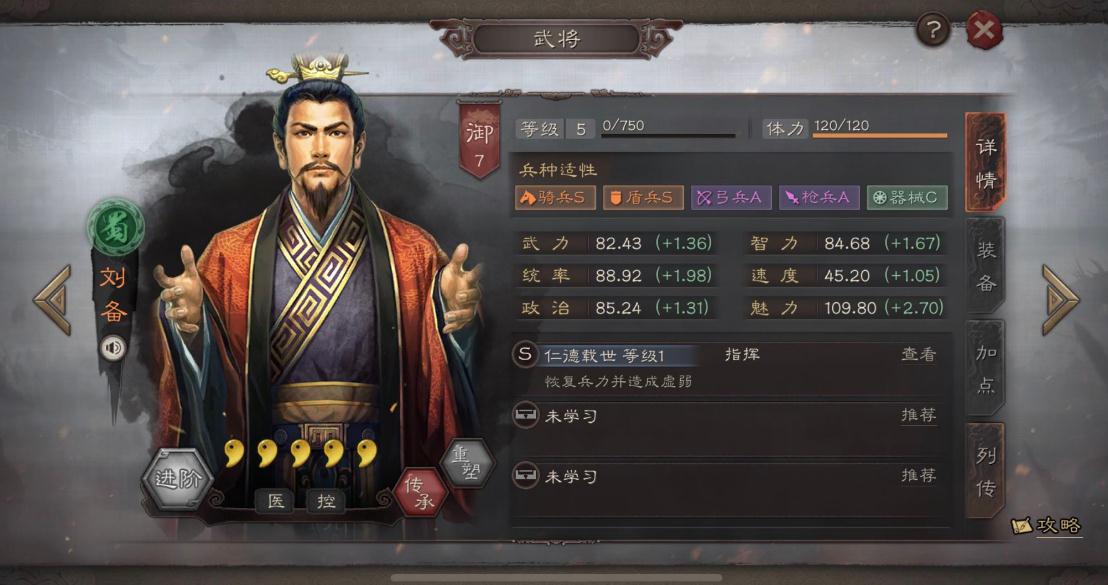Viewport: 1108px width, 585px height.
Task: Close the 武将 general panel
Action: click(985, 31)
